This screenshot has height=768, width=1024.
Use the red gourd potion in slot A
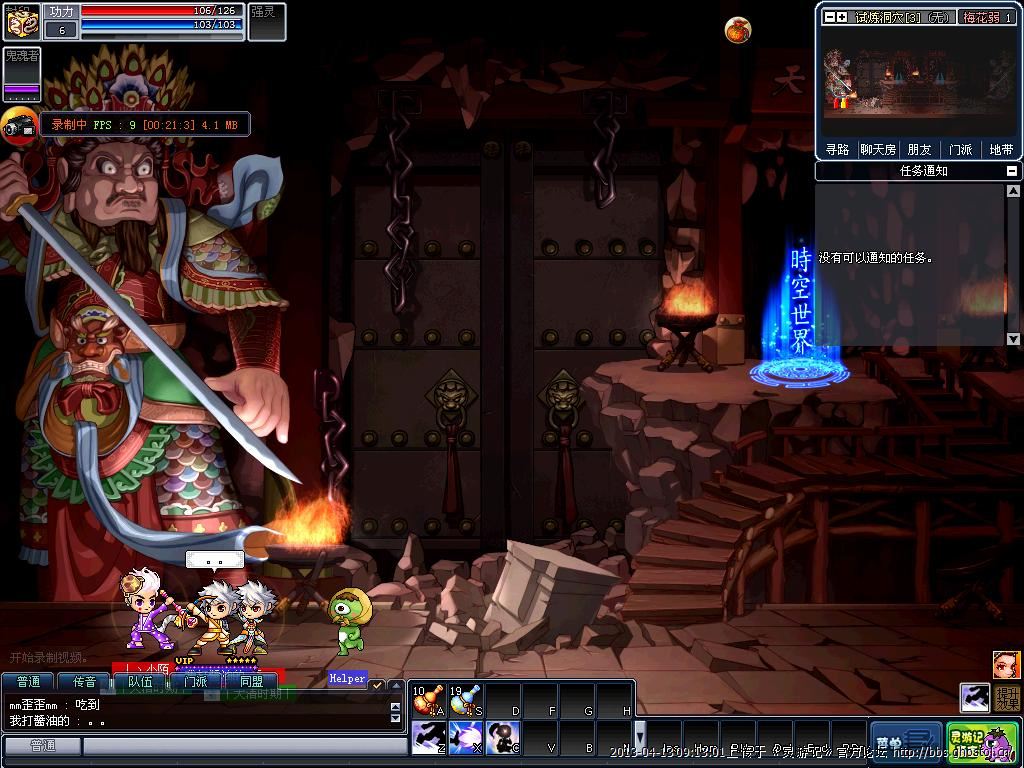[428, 700]
